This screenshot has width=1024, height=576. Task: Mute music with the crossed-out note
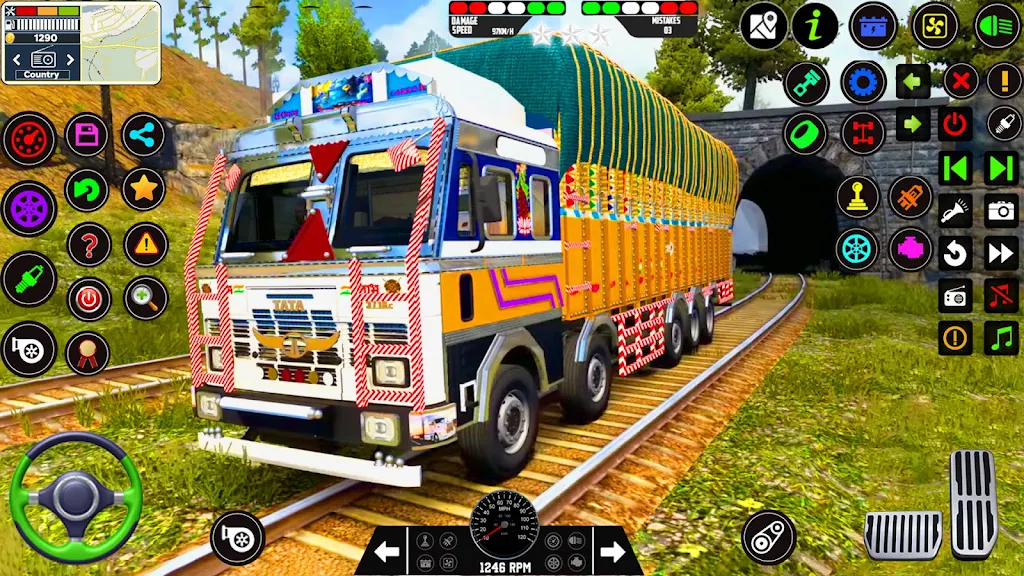point(1001,295)
